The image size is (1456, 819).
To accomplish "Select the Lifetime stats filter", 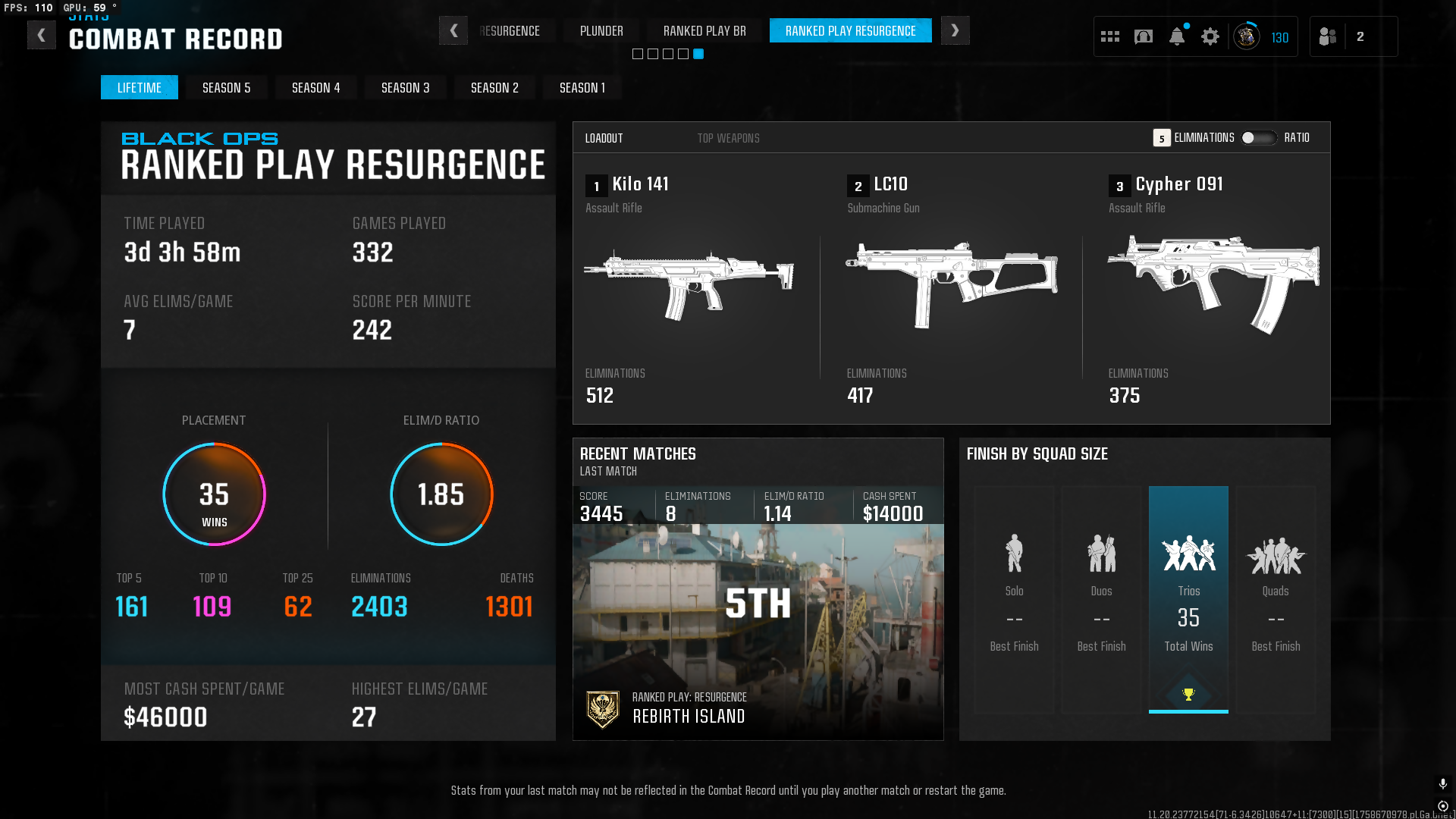I will click(x=140, y=88).
